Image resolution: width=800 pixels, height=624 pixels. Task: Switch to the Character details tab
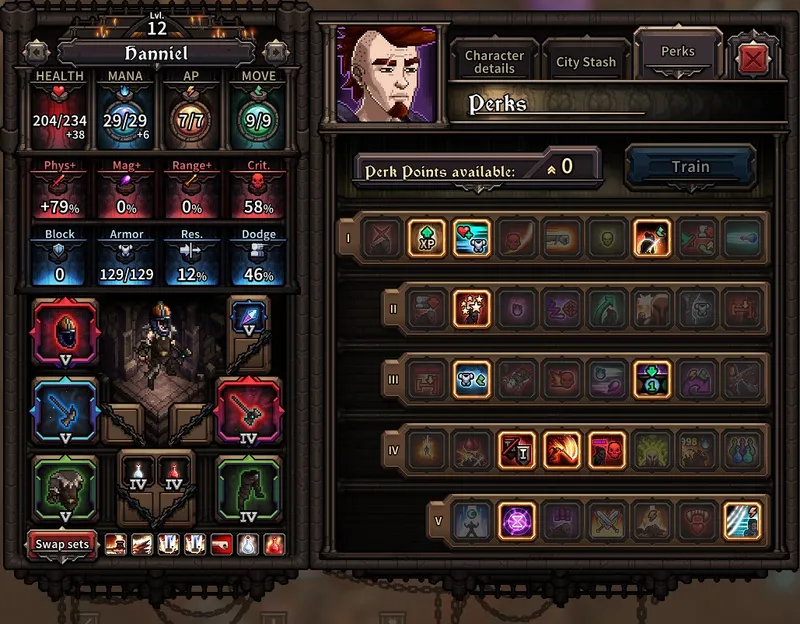[x=494, y=62]
